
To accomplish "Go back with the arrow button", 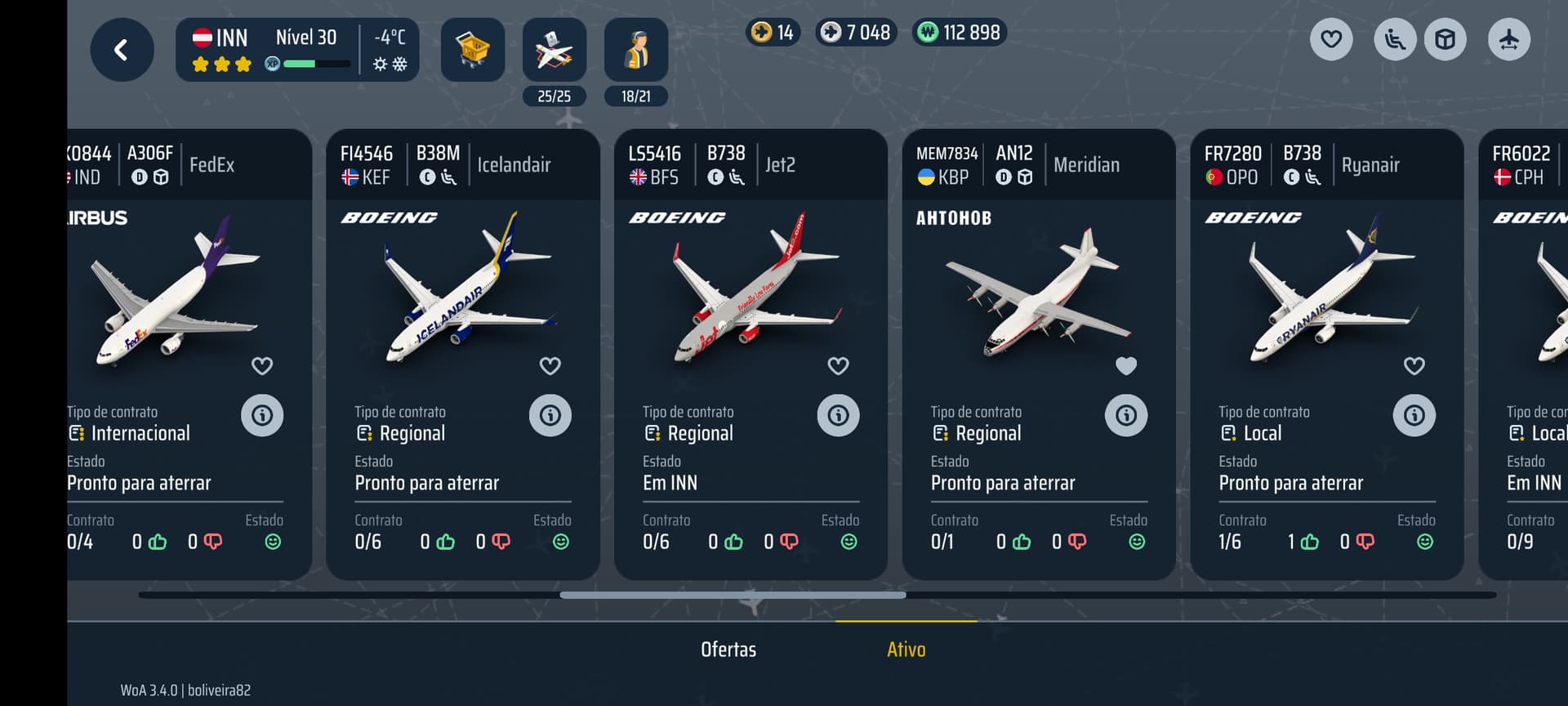I will pyautogui.click(x=122, y=51).
